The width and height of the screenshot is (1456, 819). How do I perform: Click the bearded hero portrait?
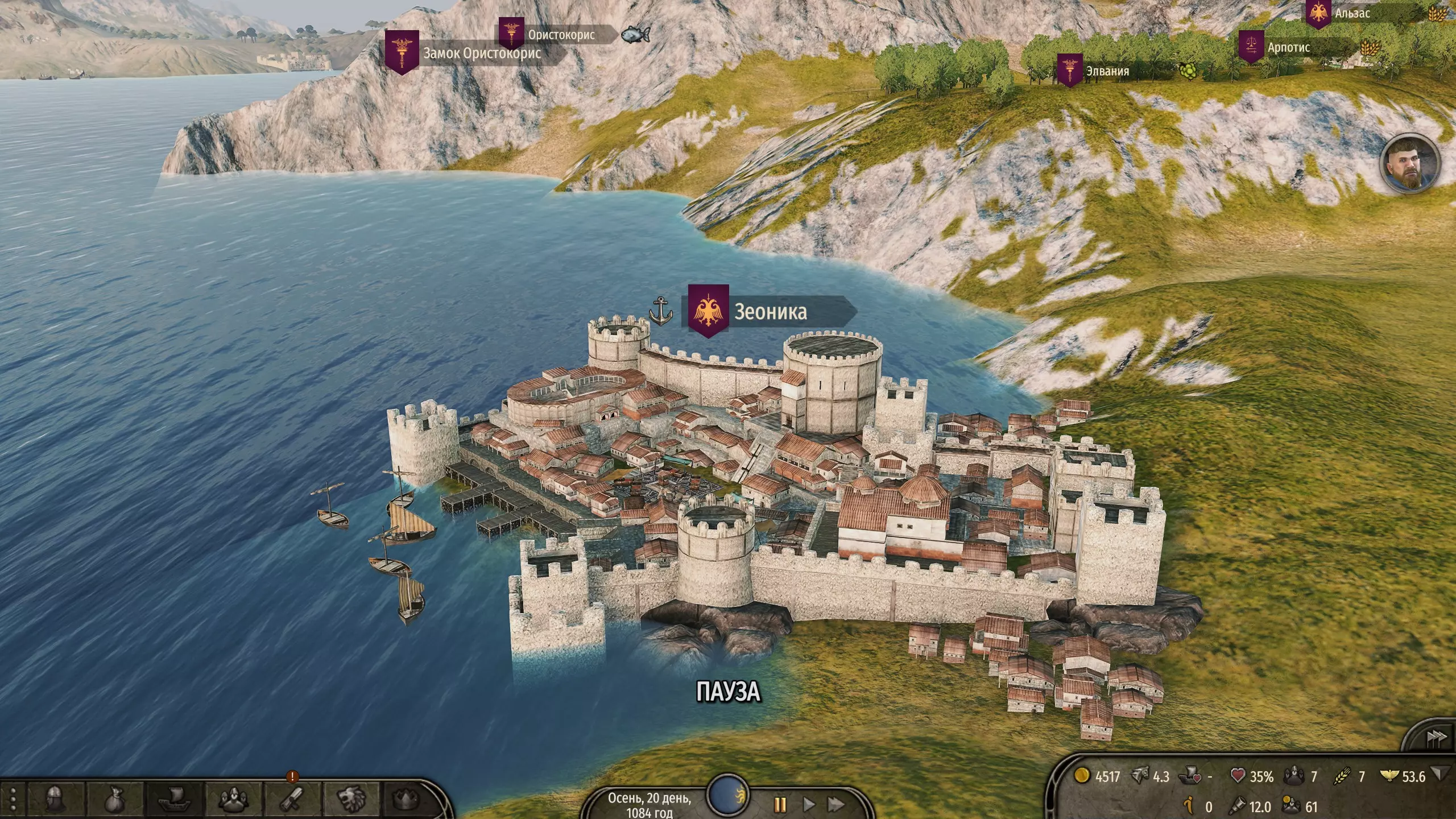tap(1409, 164)
